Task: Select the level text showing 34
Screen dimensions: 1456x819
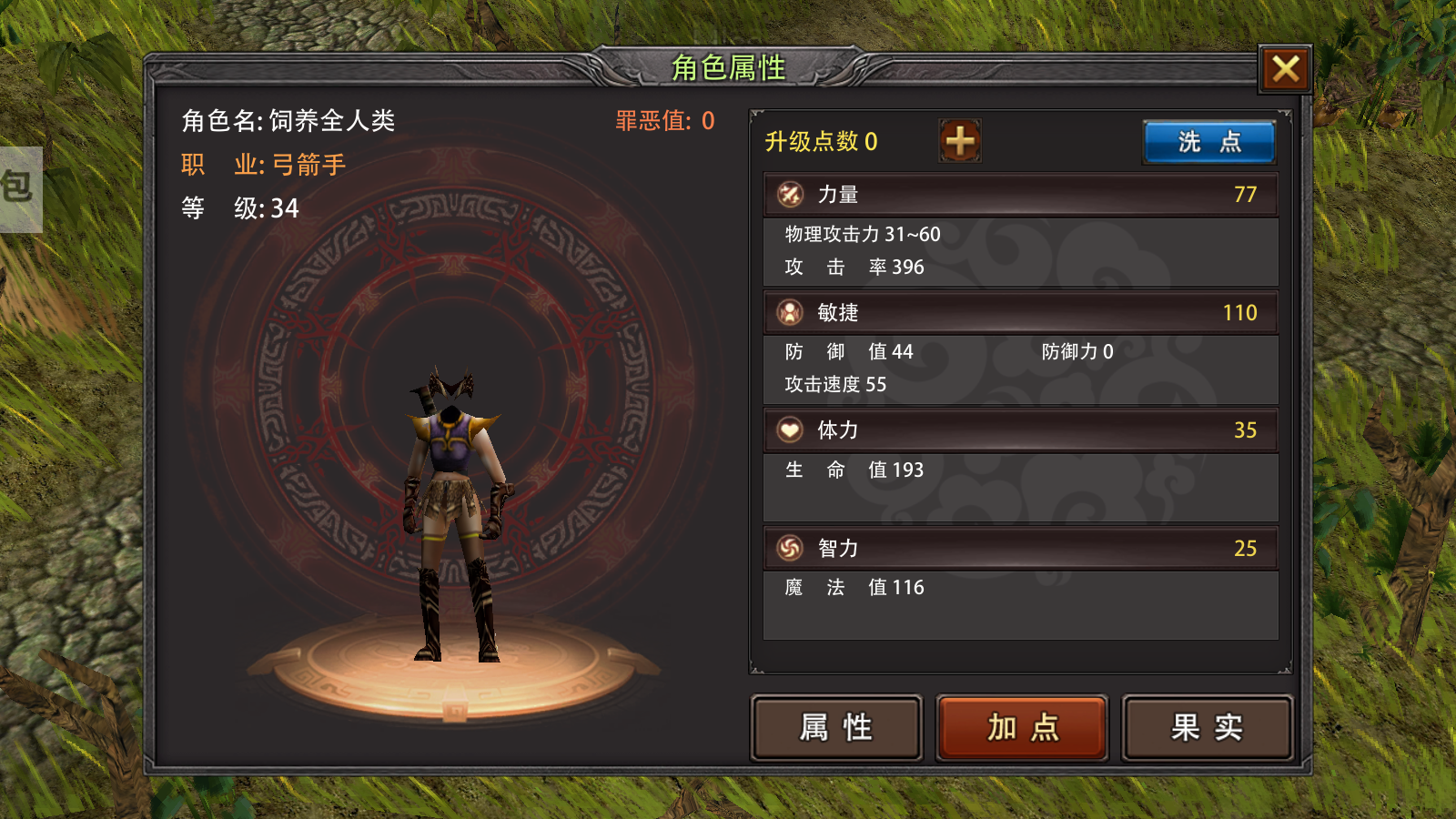Action: pos(285,208)
